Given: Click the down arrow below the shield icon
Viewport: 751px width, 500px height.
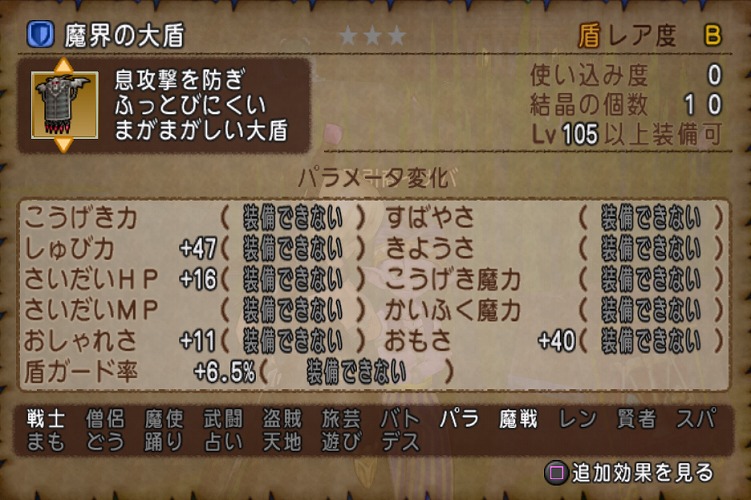Looking at the screenshot, I should pyautogui.click(x=64, y=145).
